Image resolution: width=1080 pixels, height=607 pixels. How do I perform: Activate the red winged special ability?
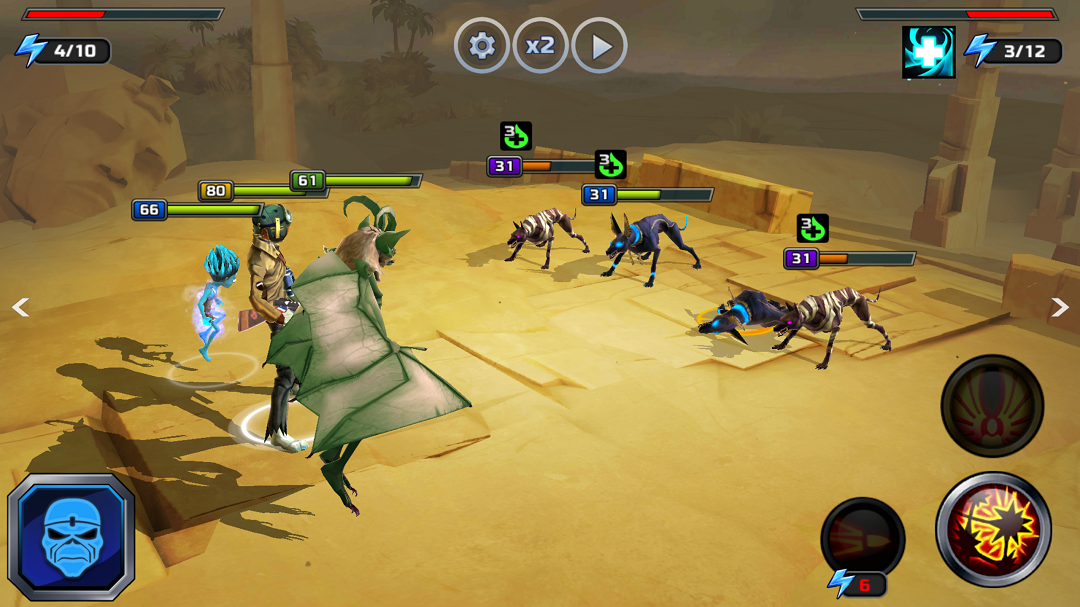pos(992,406)
